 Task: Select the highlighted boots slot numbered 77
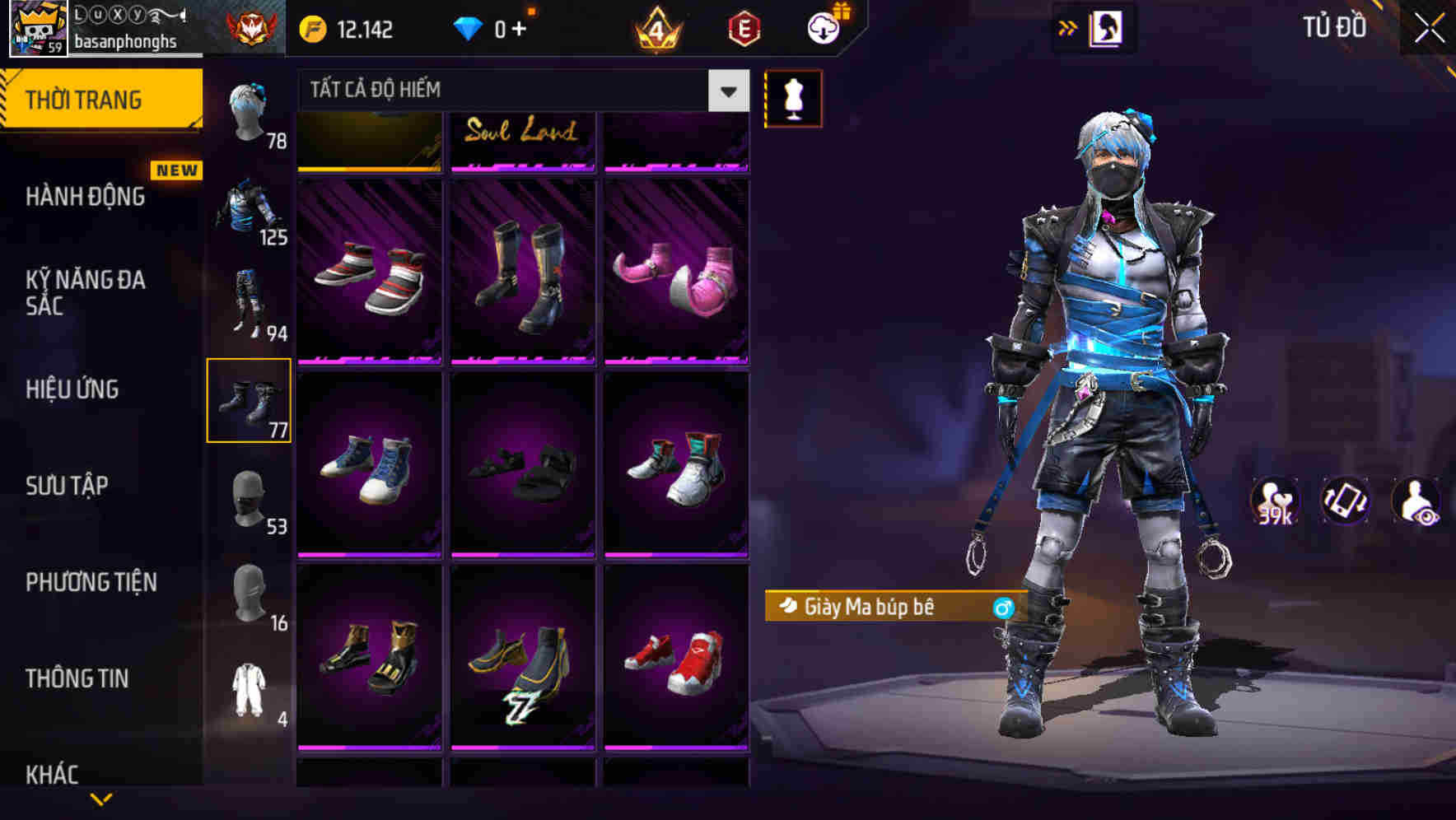click(x=250, y=399)
